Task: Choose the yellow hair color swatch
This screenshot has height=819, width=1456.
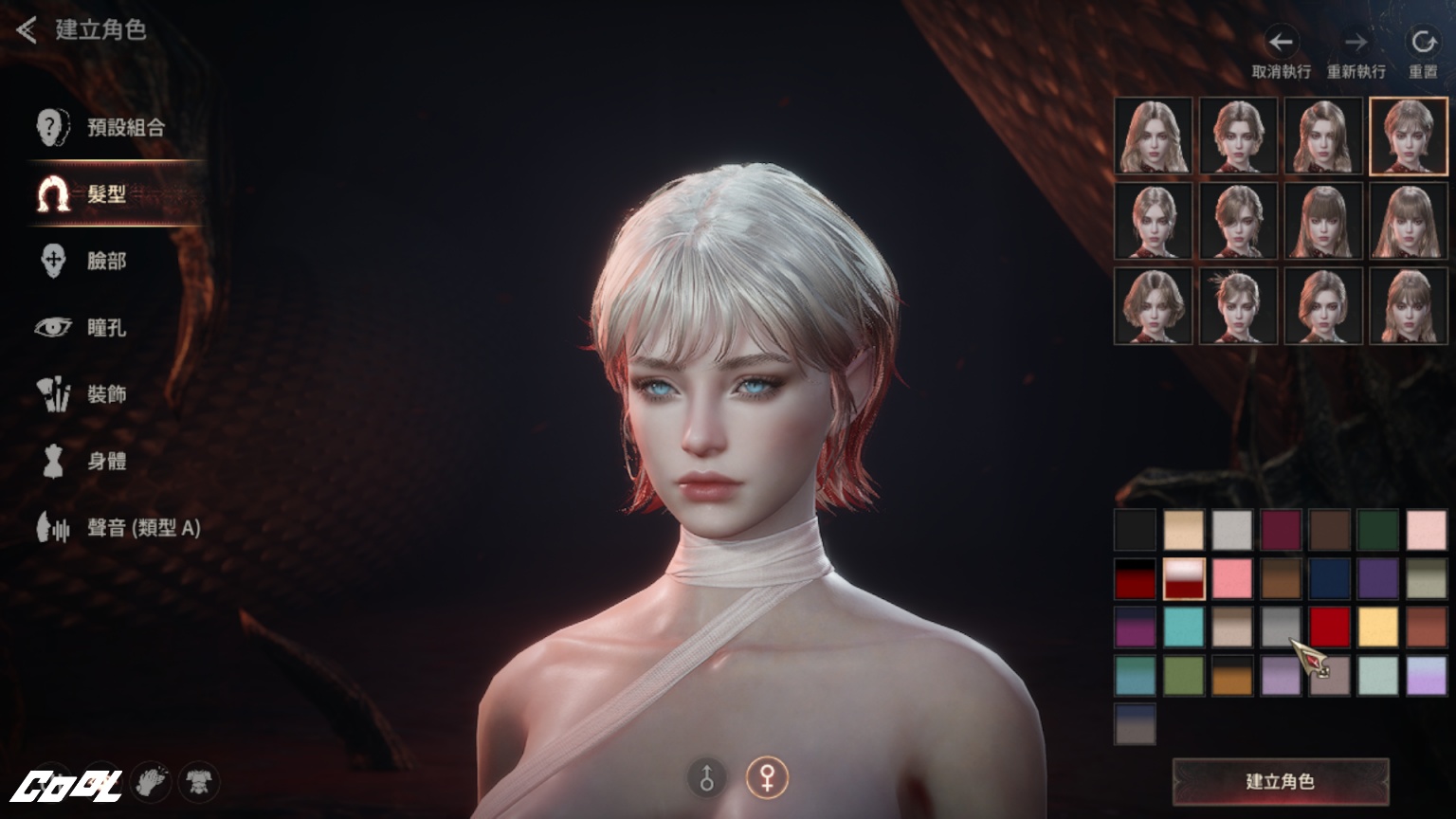Action: pos(1377,627)
